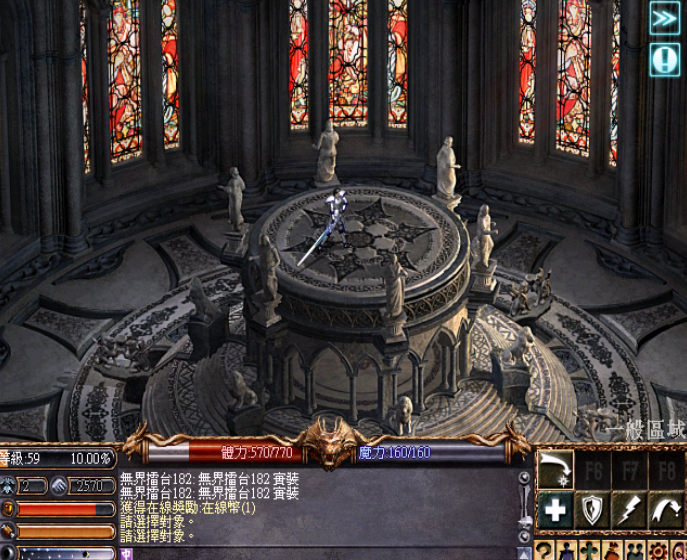
Task: Open the green cross menu icon
Action: [x=590, y=551]
